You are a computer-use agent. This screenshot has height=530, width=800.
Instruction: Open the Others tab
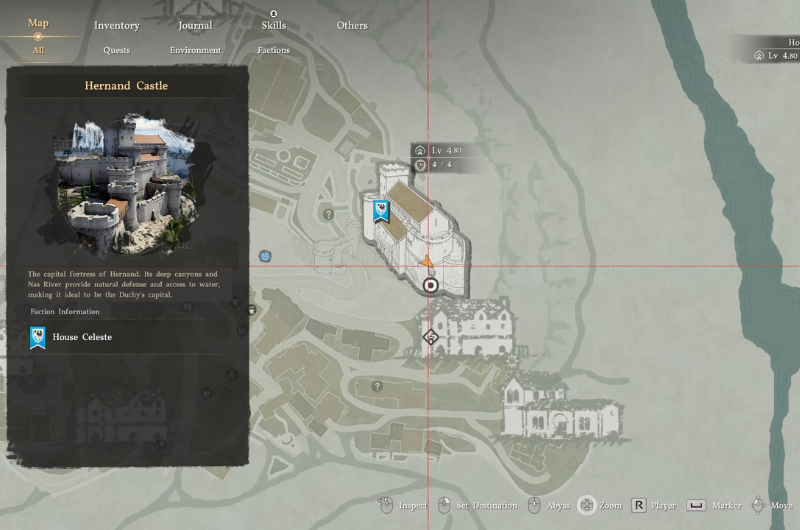coord(352,25)
